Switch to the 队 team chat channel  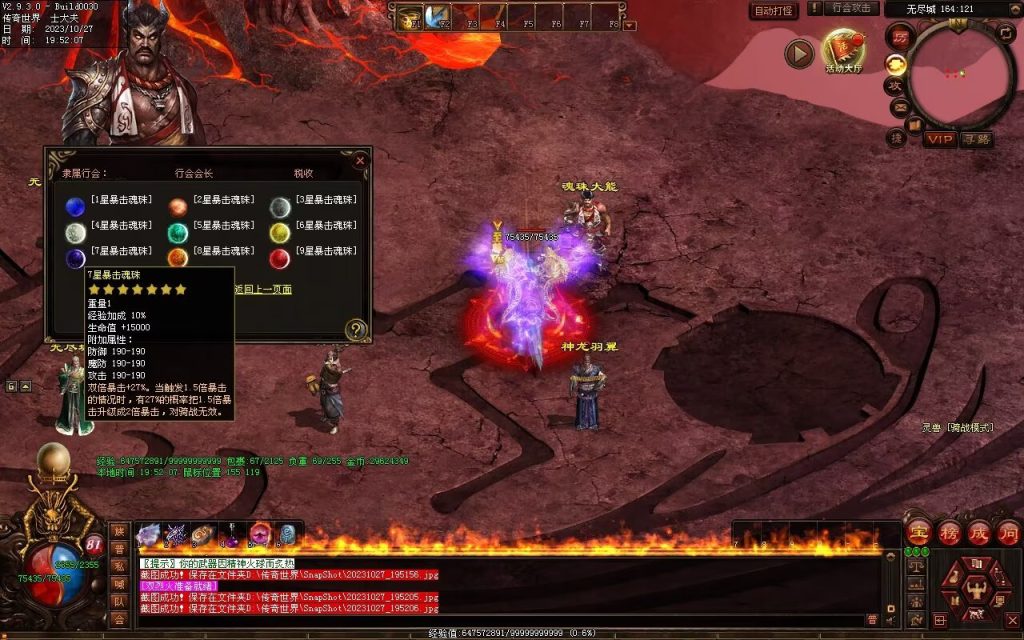pos(120,602)
